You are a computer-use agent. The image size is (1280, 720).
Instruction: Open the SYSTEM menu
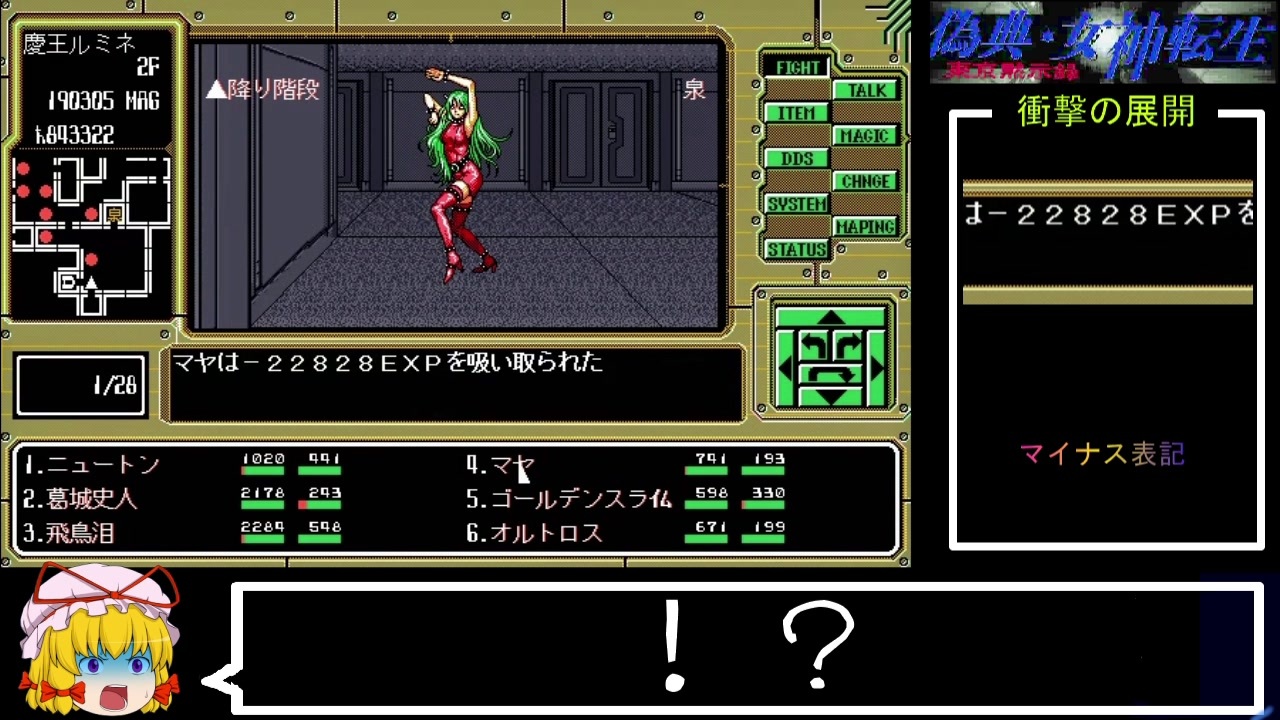click(x=797, y=204)
